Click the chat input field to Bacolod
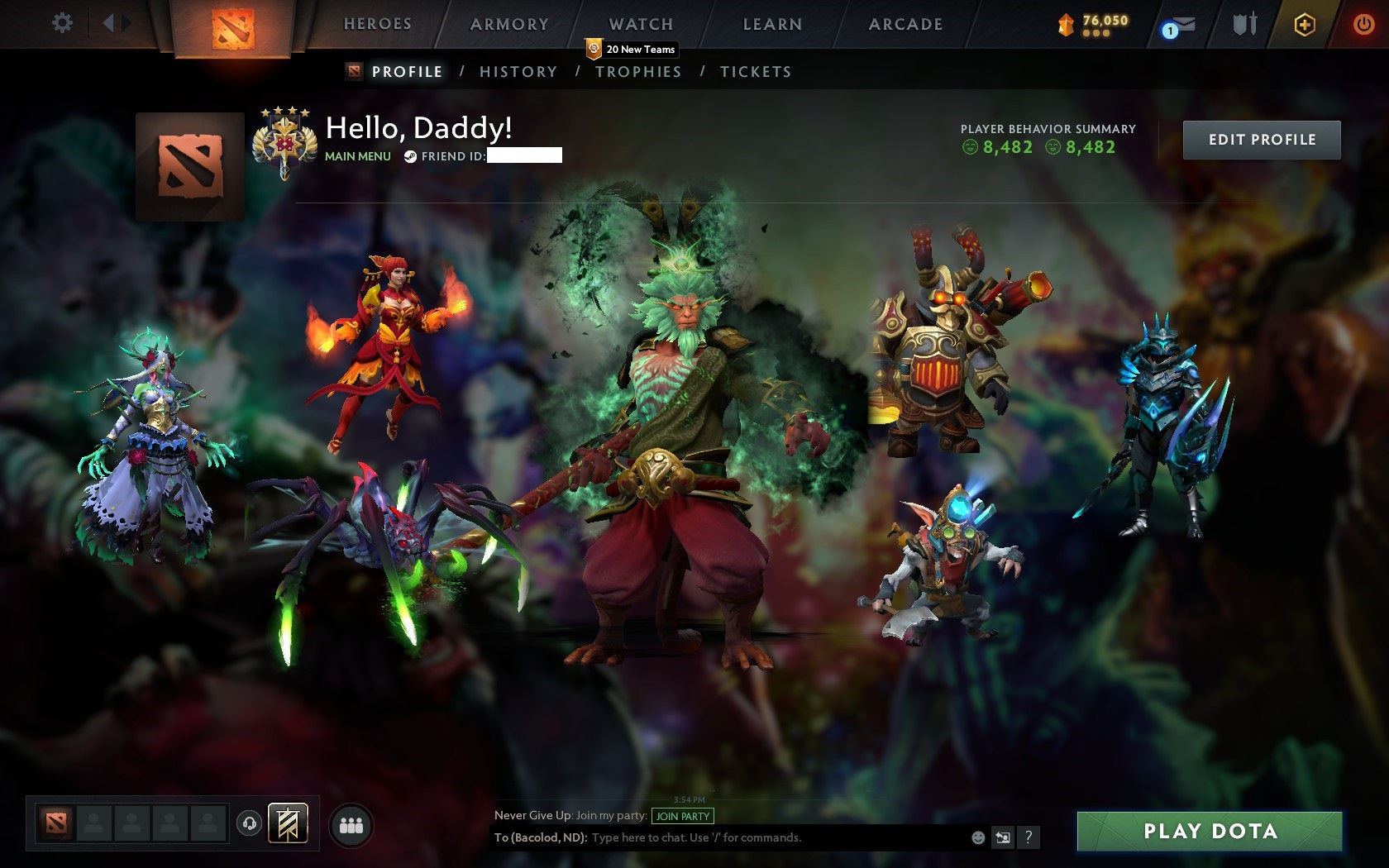The image size is (1389, 868). (x=744, y=837)
